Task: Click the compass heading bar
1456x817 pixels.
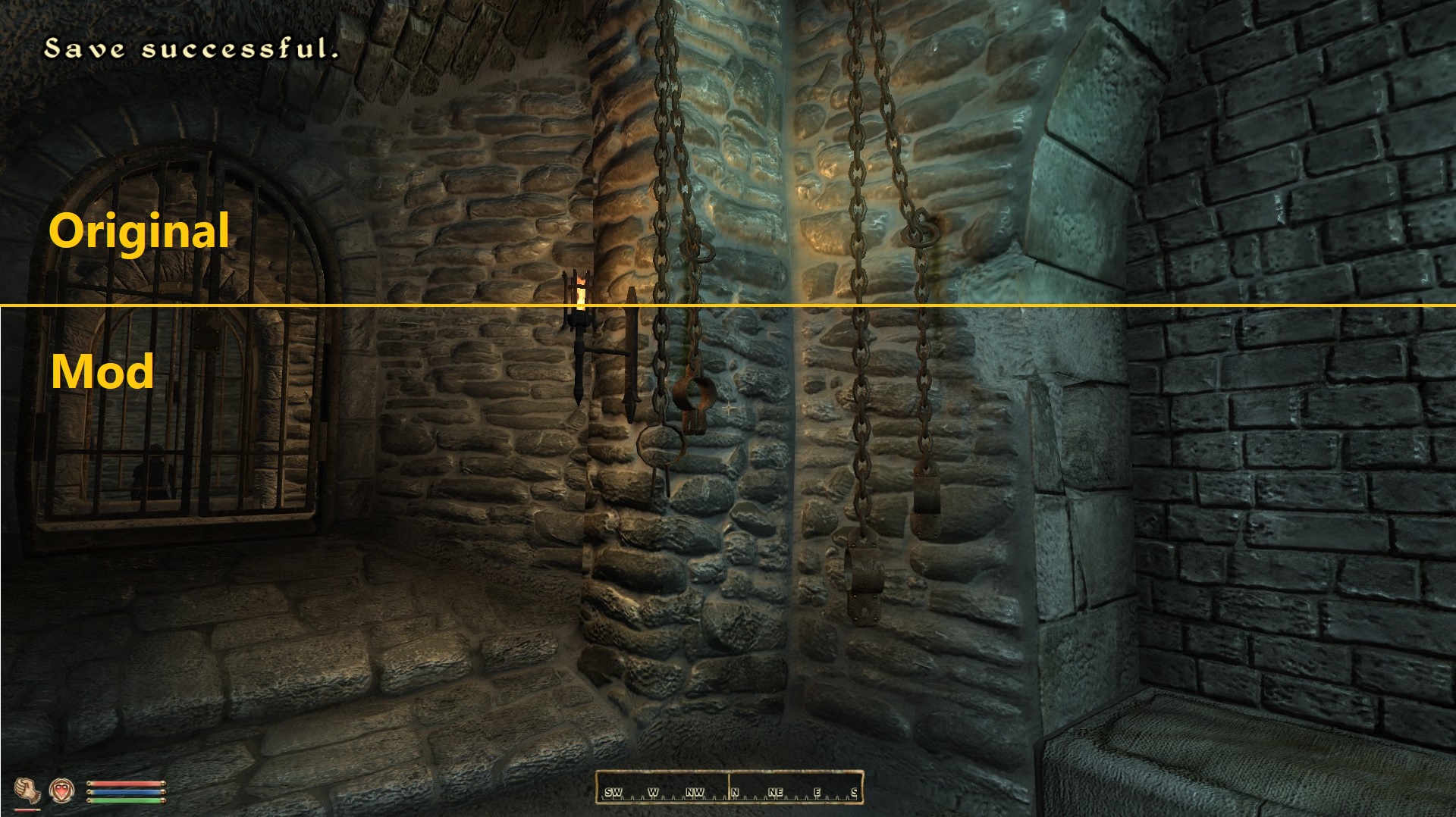Action: (729, 787)
